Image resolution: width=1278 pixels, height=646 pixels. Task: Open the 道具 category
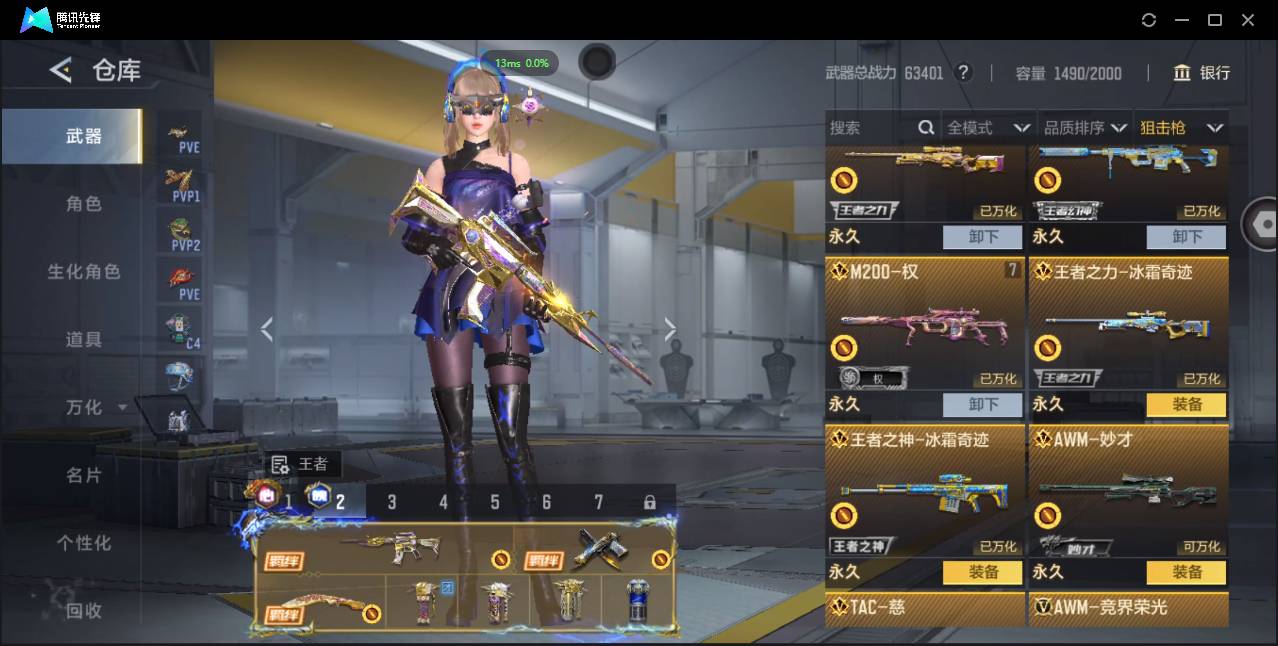coord(84,340)
